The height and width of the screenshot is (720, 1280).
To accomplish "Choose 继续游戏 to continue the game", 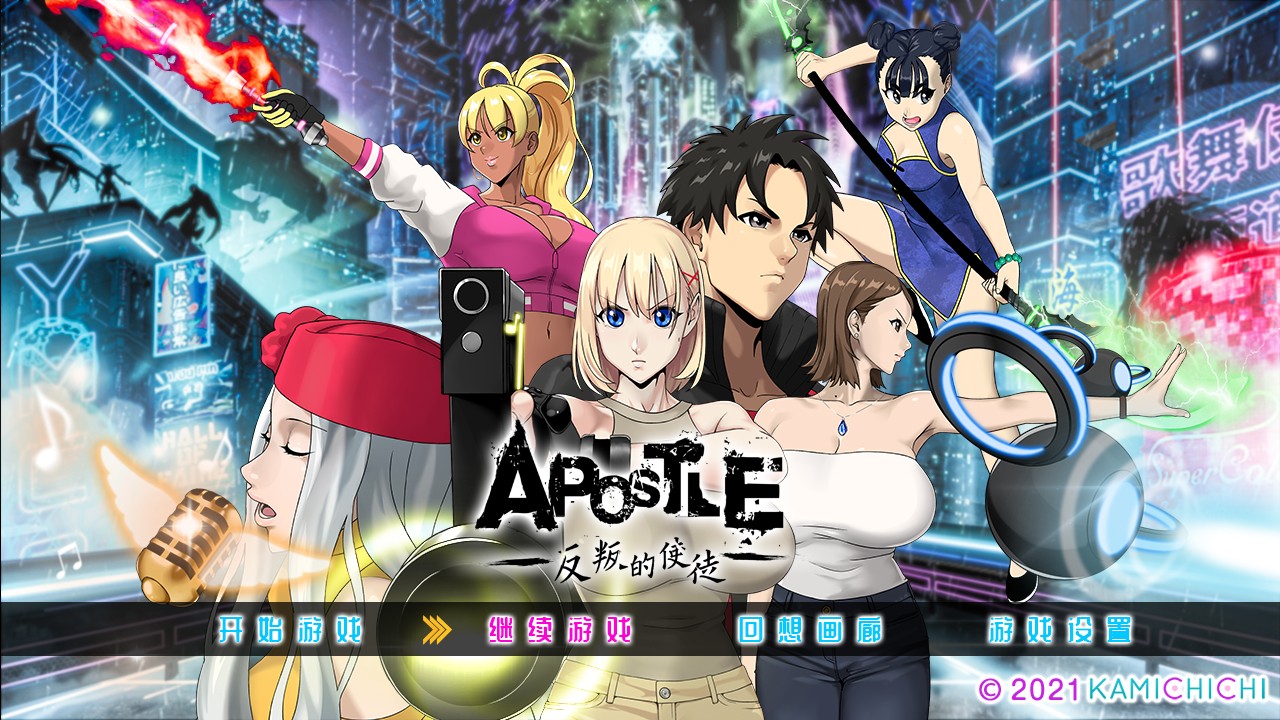I will coord(560,631).
